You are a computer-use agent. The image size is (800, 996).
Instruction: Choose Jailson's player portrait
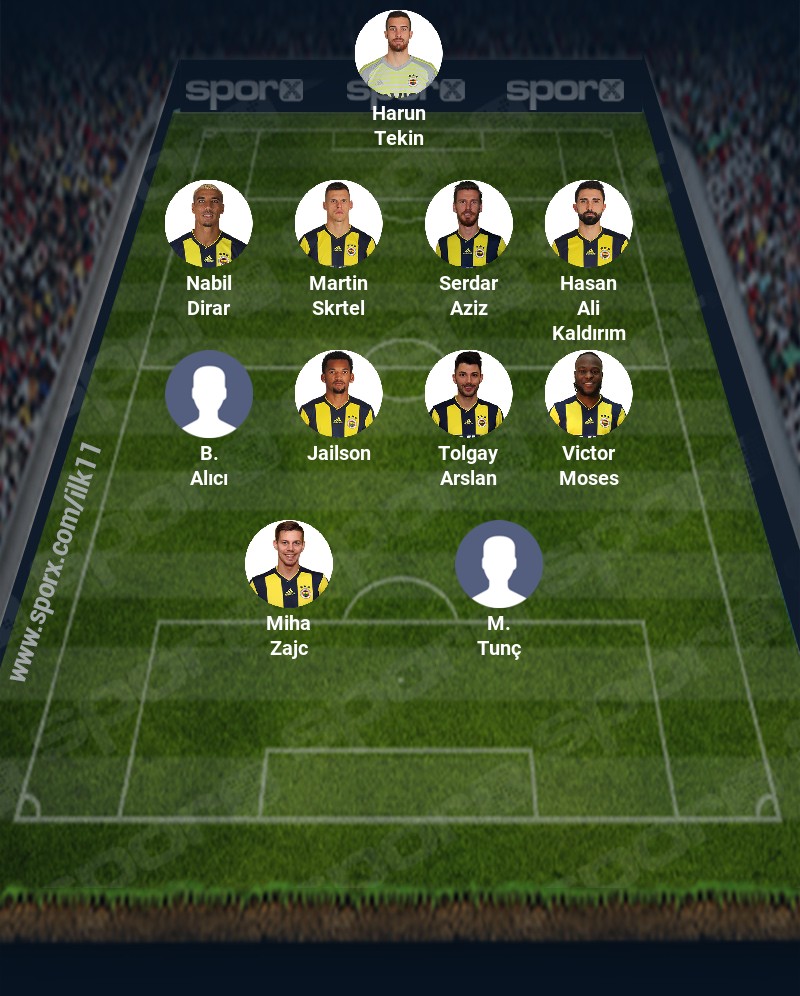(339, 394)
